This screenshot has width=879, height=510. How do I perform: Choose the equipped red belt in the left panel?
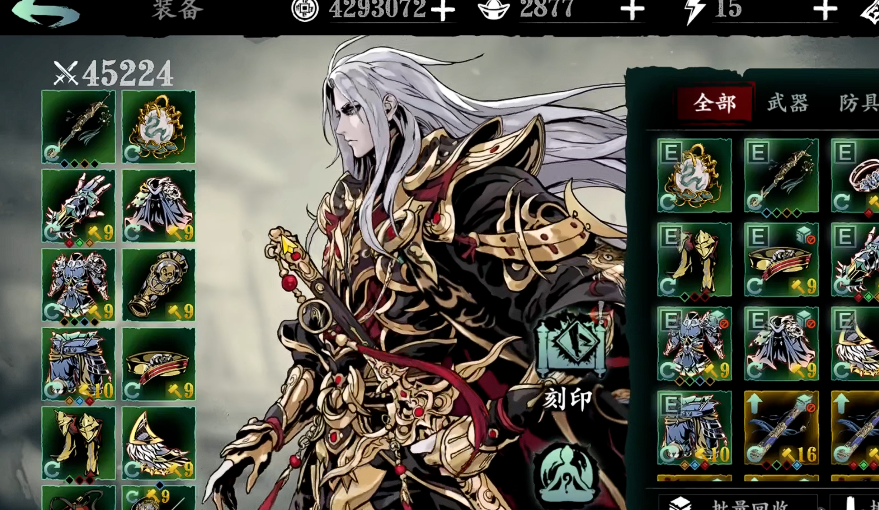[159, 364]
